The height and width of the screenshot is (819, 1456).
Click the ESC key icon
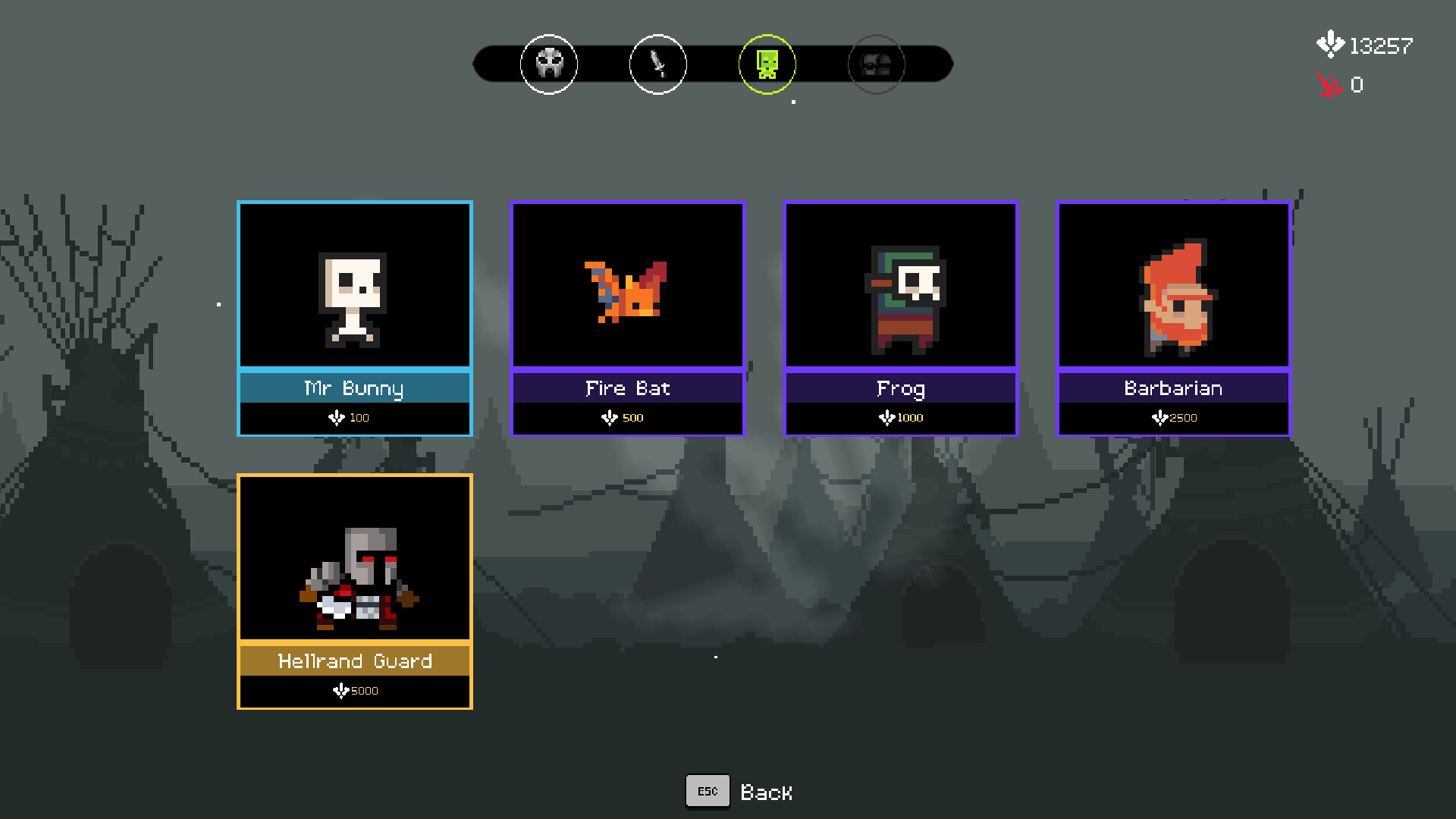707,790
